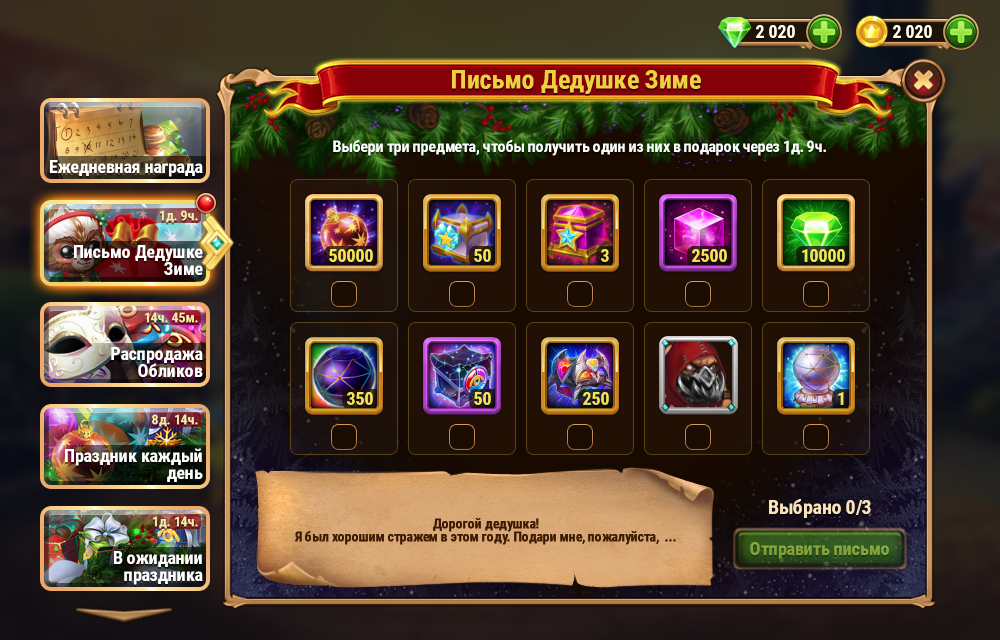The height and width of the screenshot is (640, 1000).
Task: Click the purple starry box with 50
Action: click(x=462, y=375)
